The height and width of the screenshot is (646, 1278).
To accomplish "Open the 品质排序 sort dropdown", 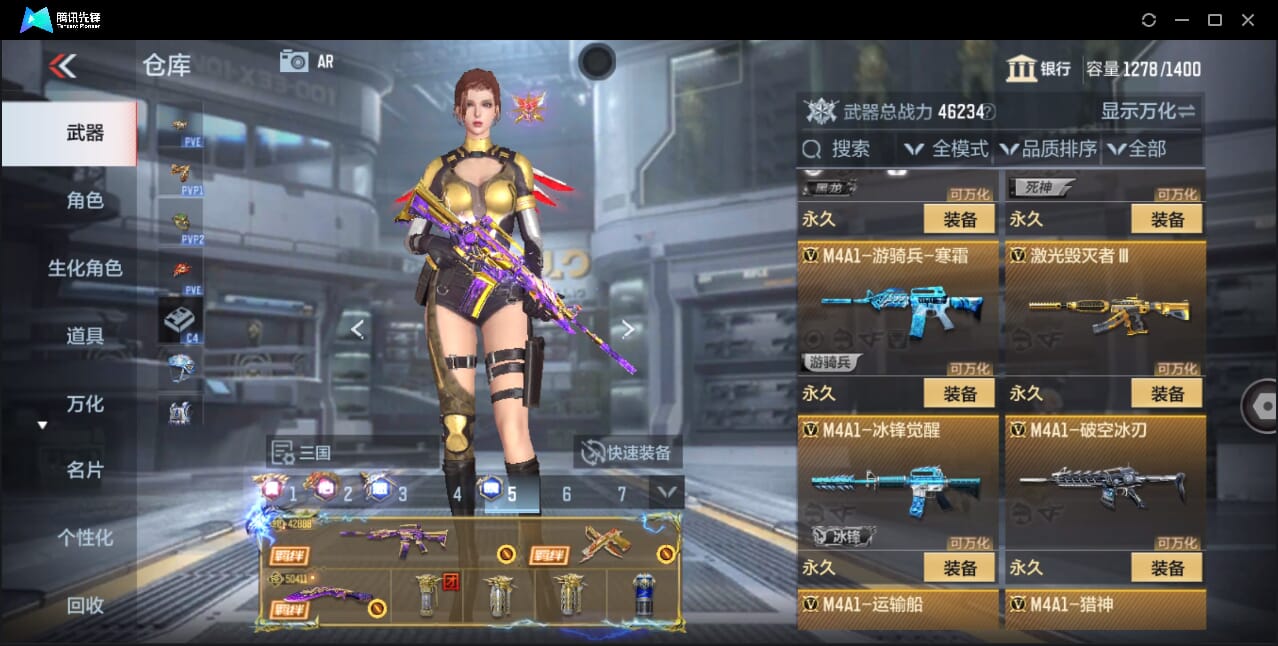I will point(1048,150).
